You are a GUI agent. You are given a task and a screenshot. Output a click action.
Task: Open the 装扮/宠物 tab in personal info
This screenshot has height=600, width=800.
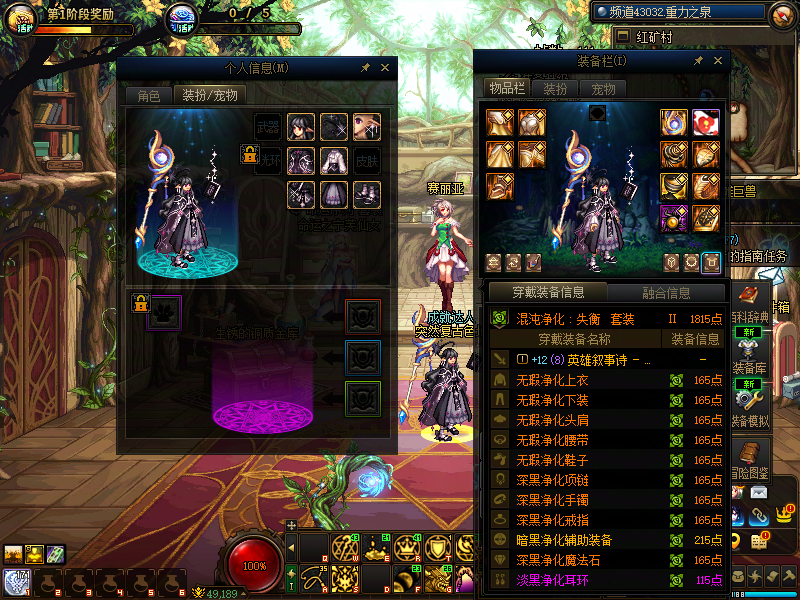pos(208,96)
